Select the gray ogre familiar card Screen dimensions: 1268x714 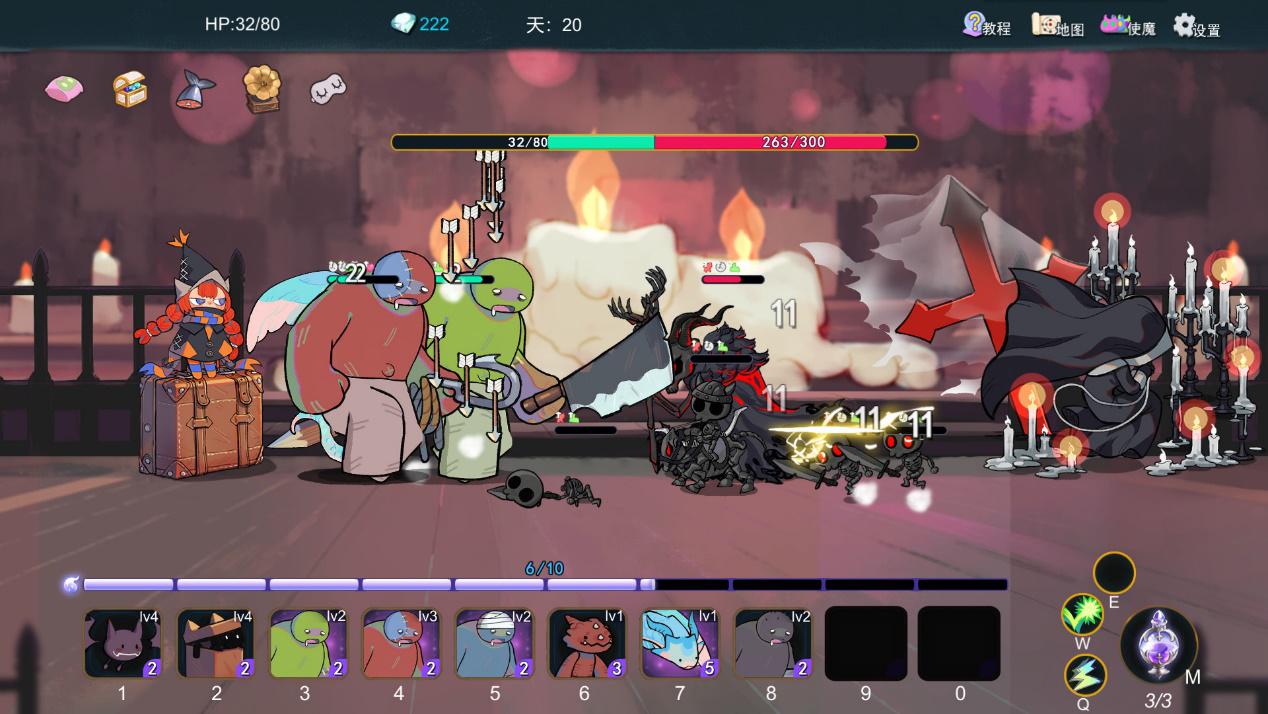[772, 643]
